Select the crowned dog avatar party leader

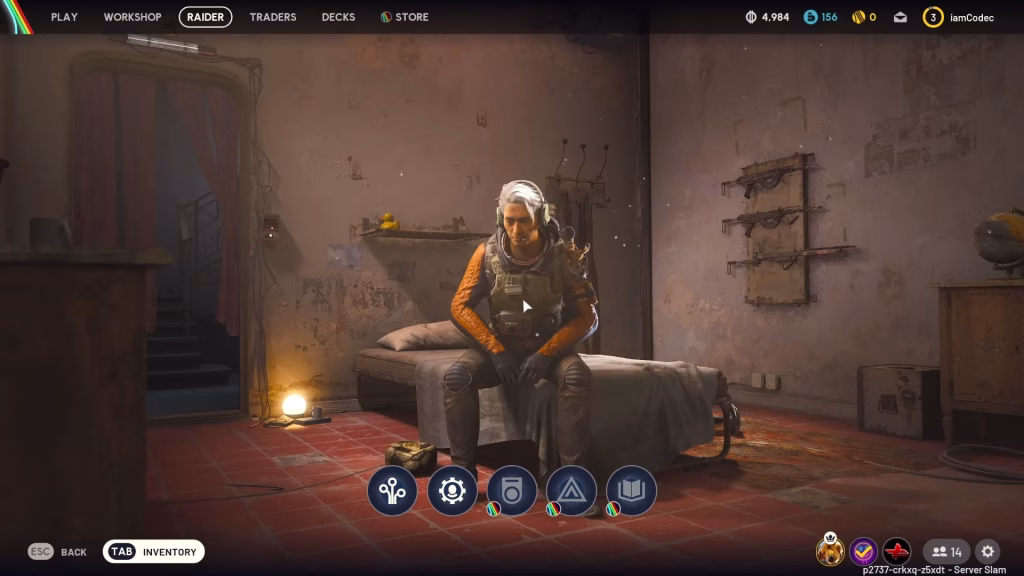[x=829, y=551]
